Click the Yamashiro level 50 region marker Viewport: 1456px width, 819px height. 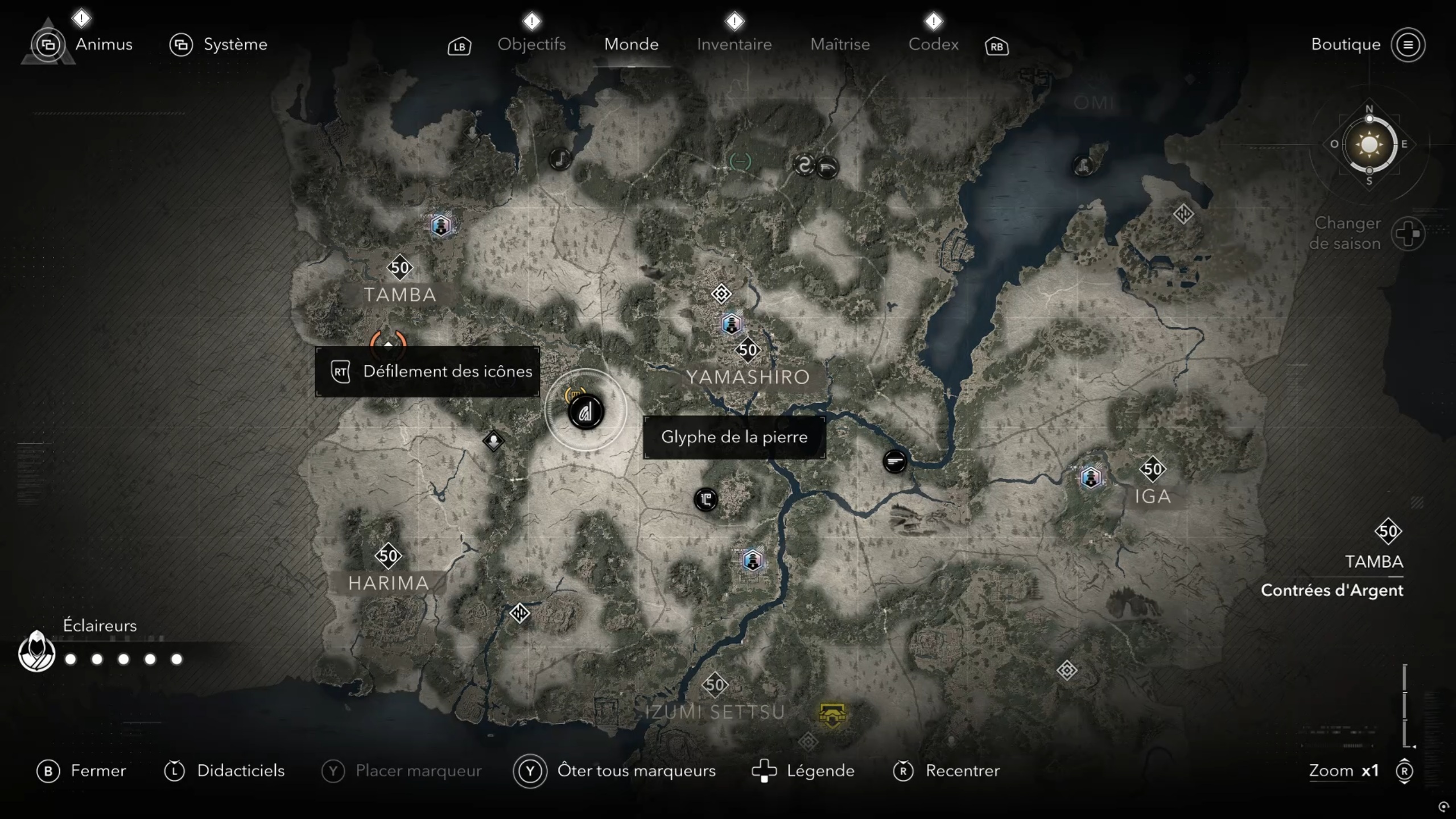tap(748, 349)
